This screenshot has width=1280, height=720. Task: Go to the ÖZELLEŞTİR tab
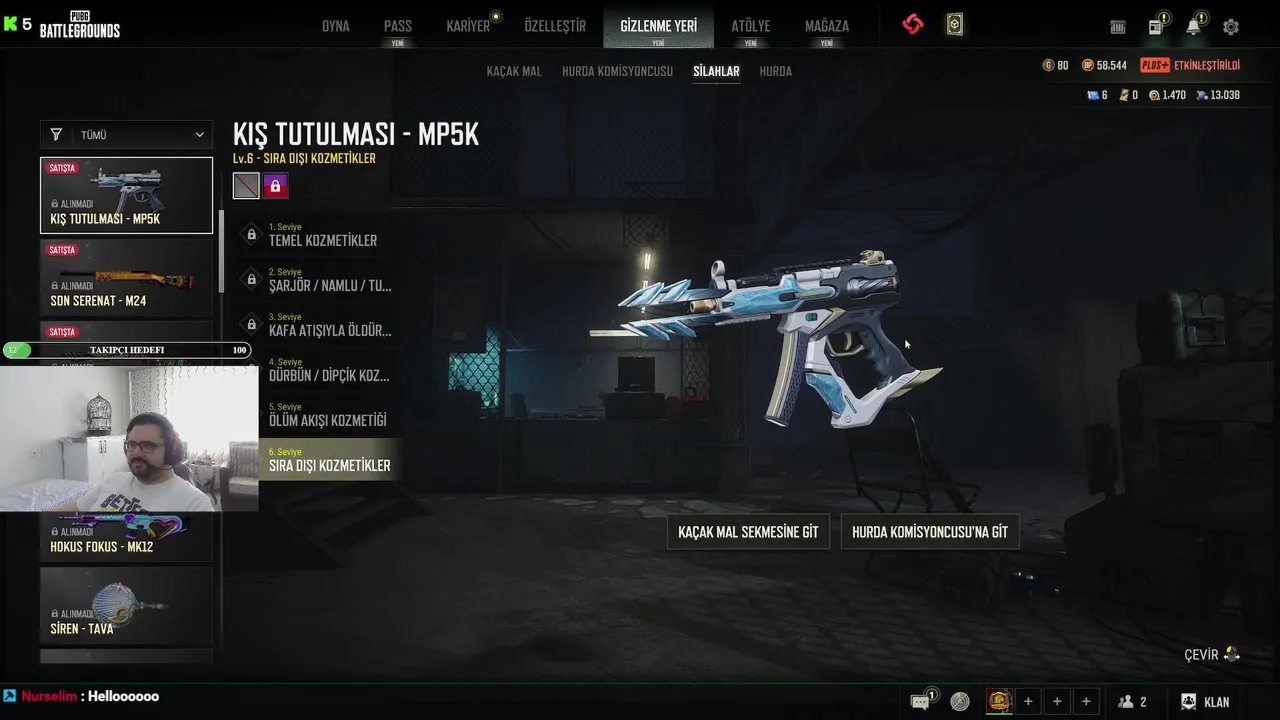tap(555, 26)
